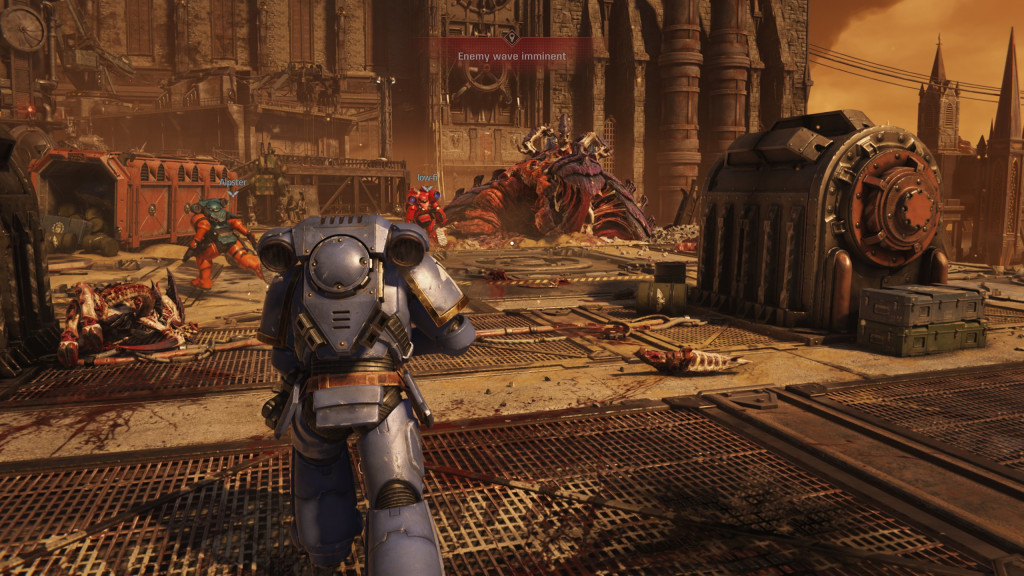The image size is (1024, 576).
Task: Select teammate Alpster's name tag
Action: click(232, 182)
